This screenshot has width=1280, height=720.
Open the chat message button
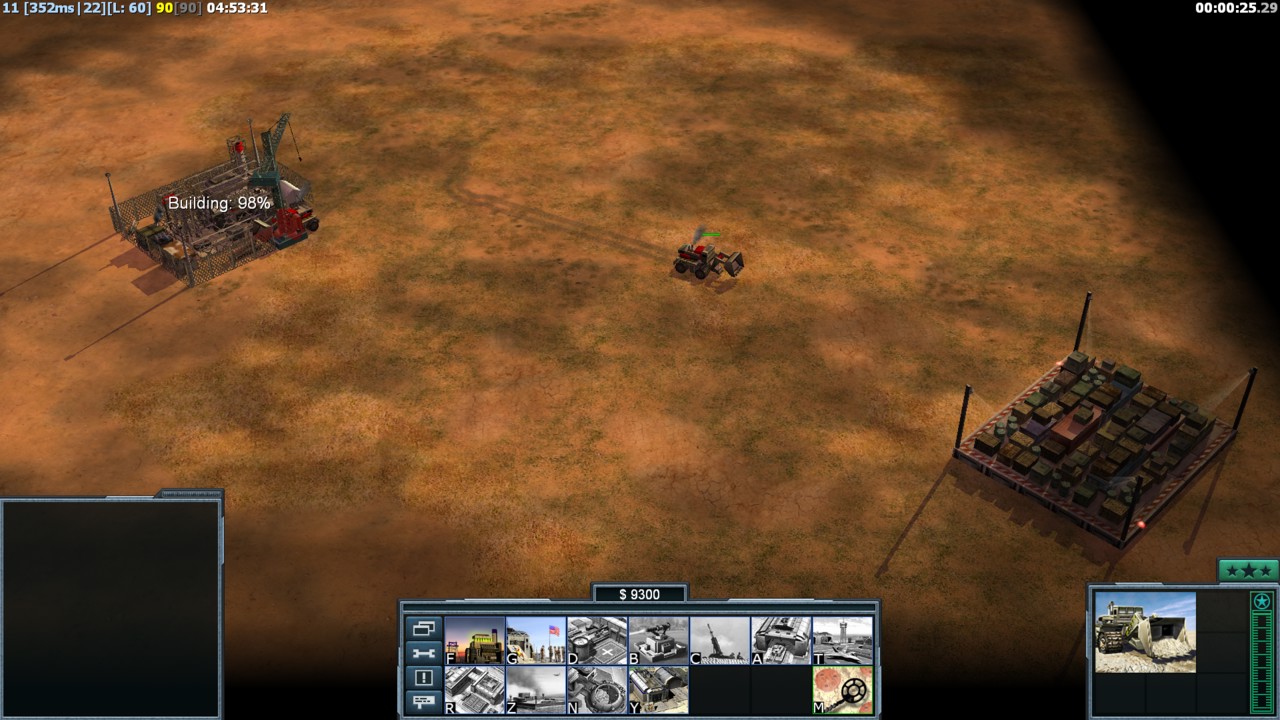coord(423,702)
